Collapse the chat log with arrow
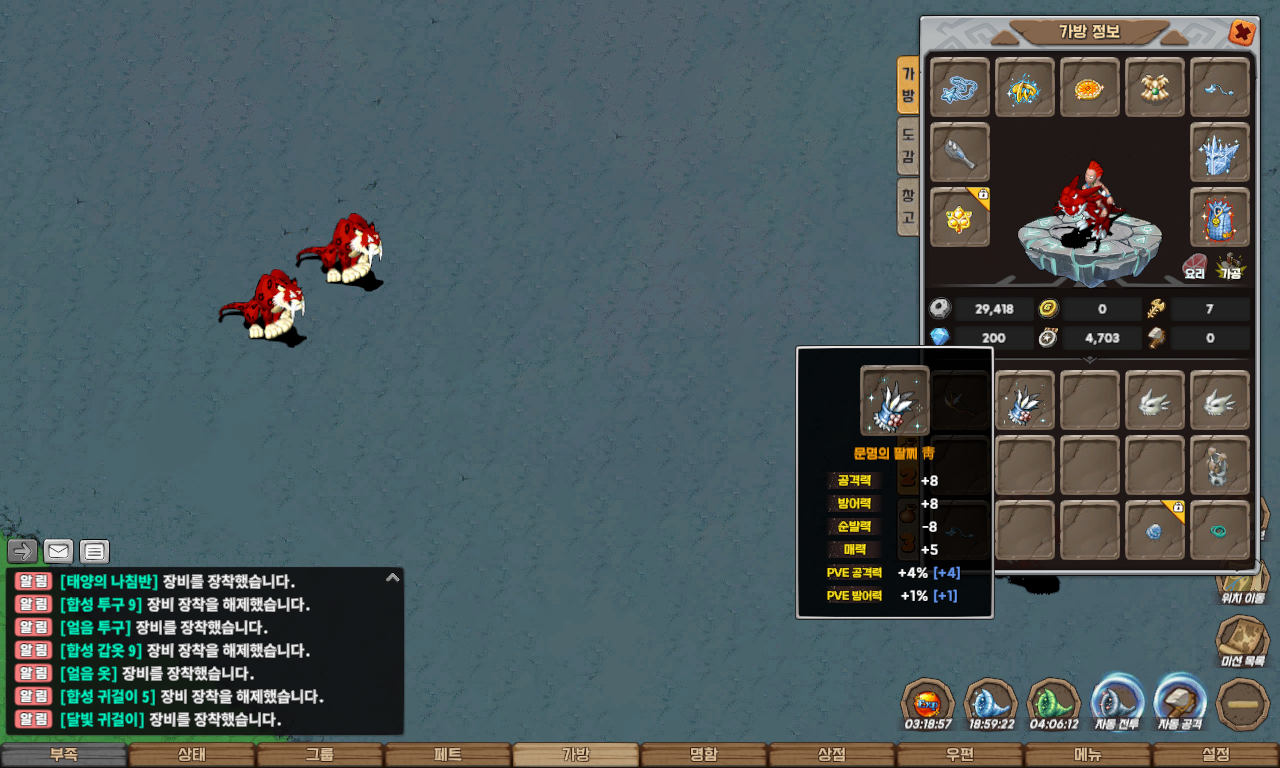 pos(393,578)
